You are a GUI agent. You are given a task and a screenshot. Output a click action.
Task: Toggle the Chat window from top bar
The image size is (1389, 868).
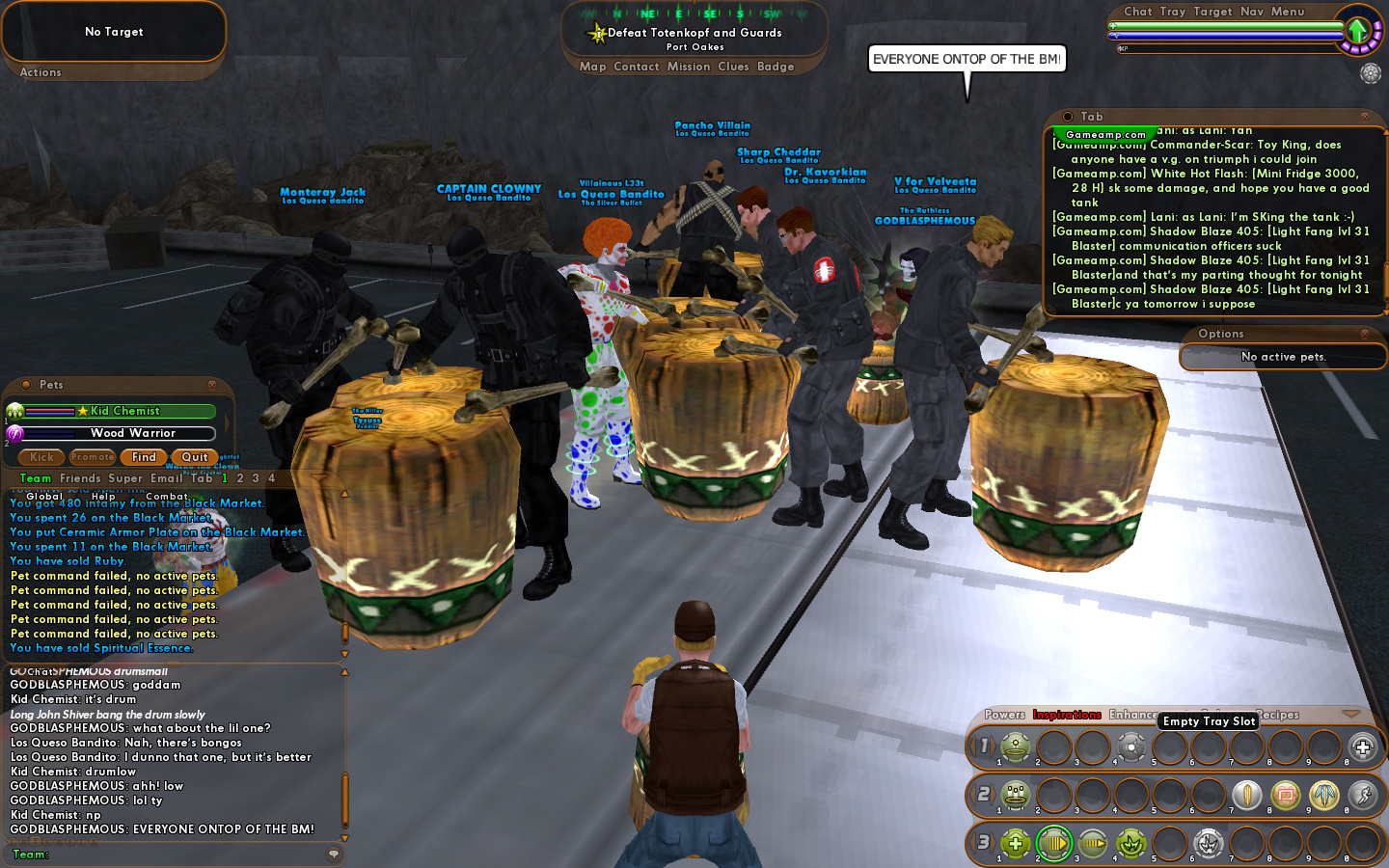pyautogui.click(x=1137, y=12)
